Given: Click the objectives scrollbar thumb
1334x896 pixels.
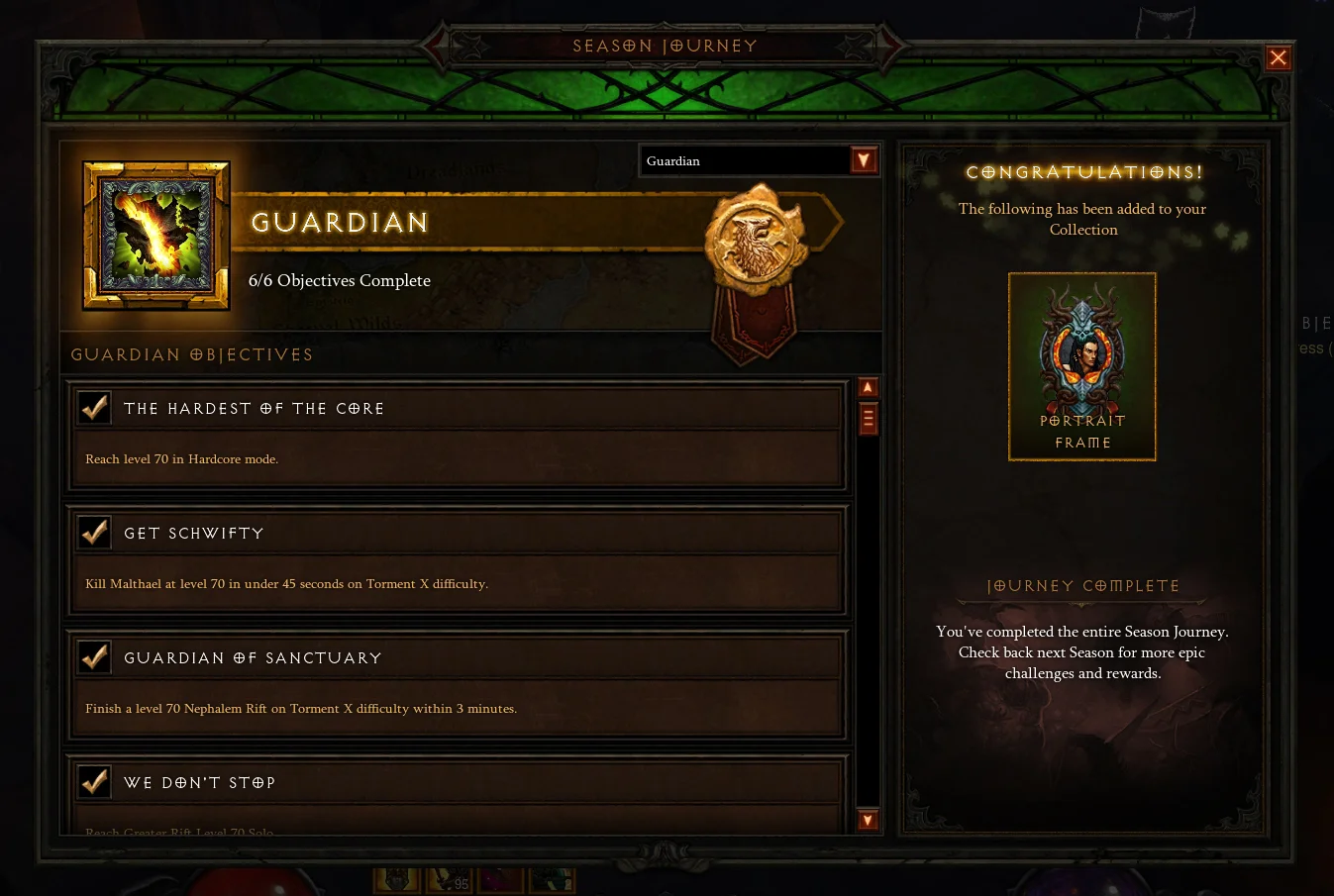Looking at the screenshot, I should click(868, 419).
